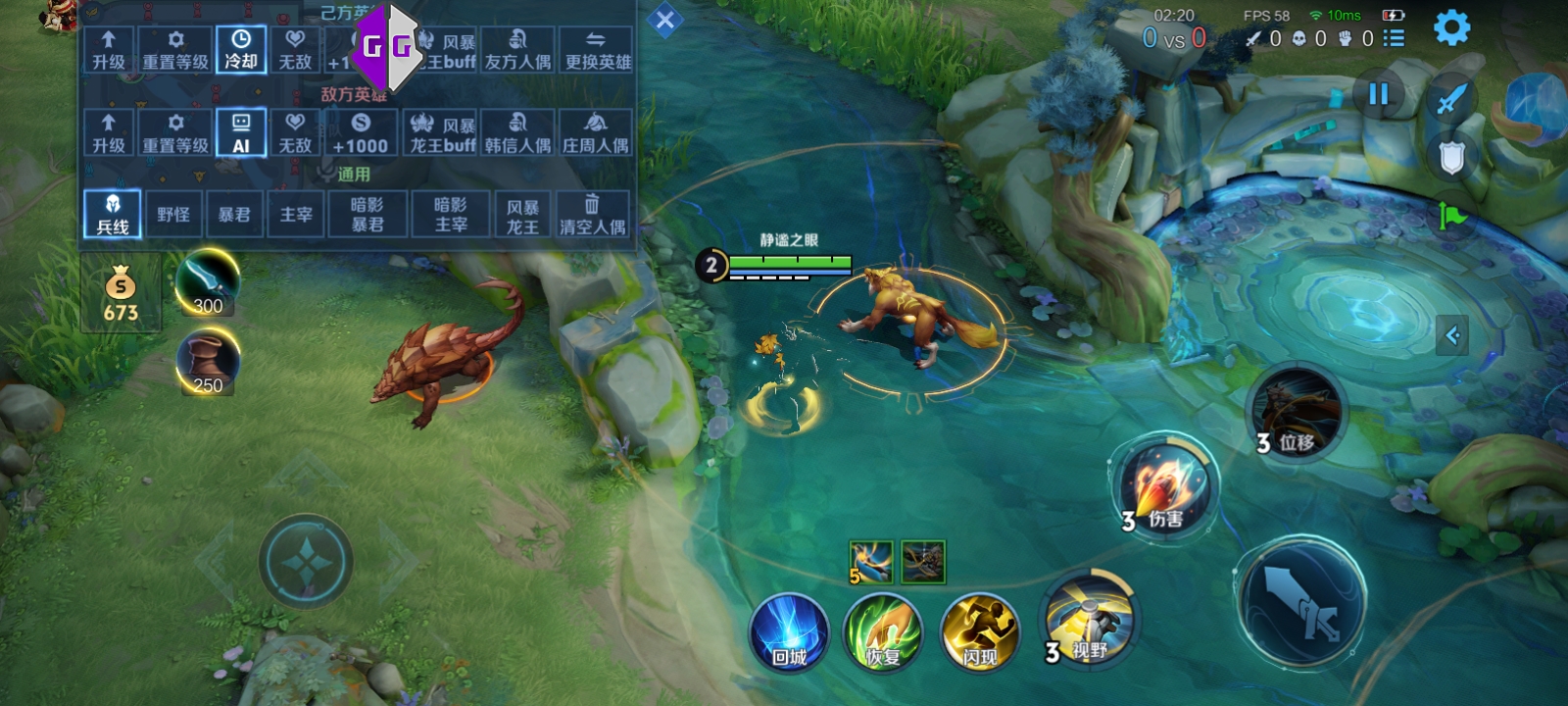Activate the 回城 recall skill
The image size is (1568, 706).
point(789,632)
